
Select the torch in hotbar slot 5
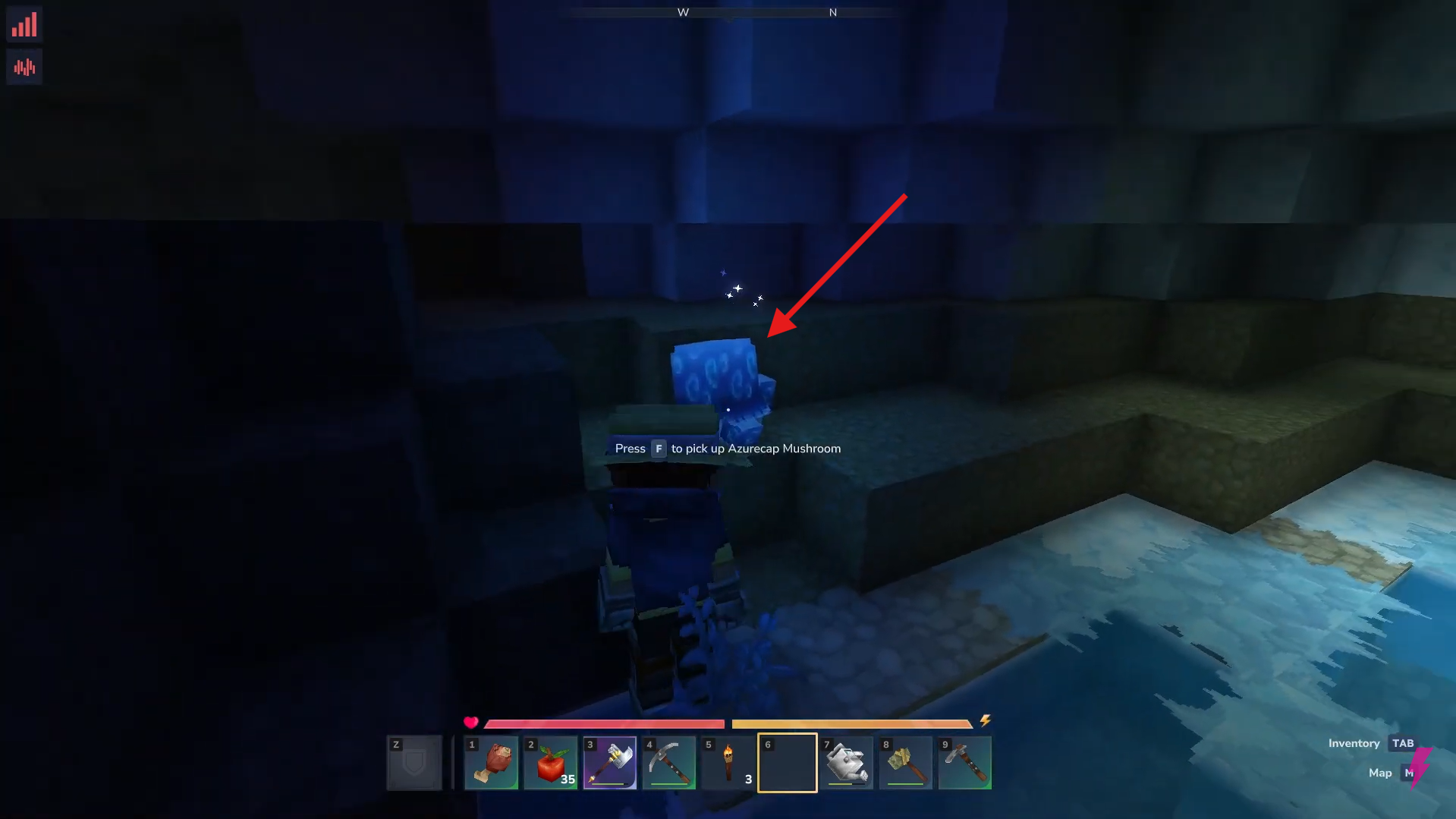pos(727,762)
